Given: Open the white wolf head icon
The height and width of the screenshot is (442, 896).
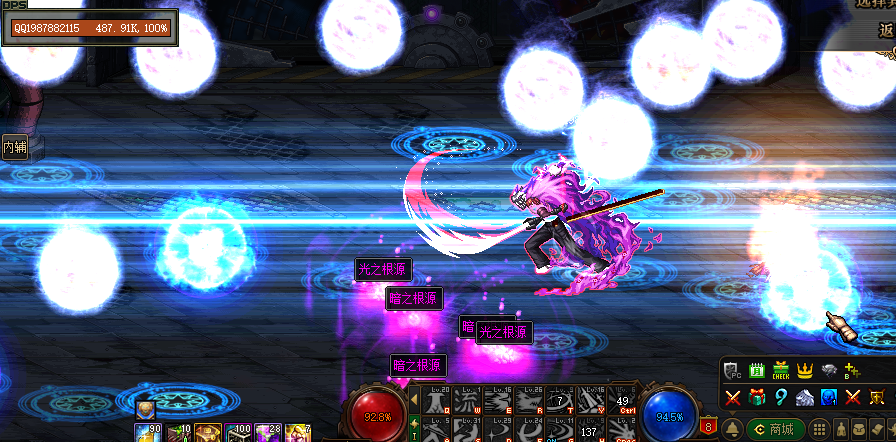Looking at the screenshot, I should [x=805, y=397].
